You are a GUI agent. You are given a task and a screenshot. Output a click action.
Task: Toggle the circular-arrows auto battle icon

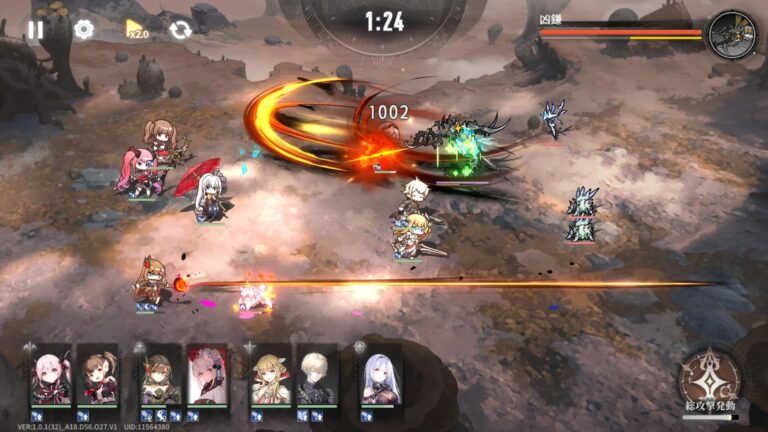(180, 29)
